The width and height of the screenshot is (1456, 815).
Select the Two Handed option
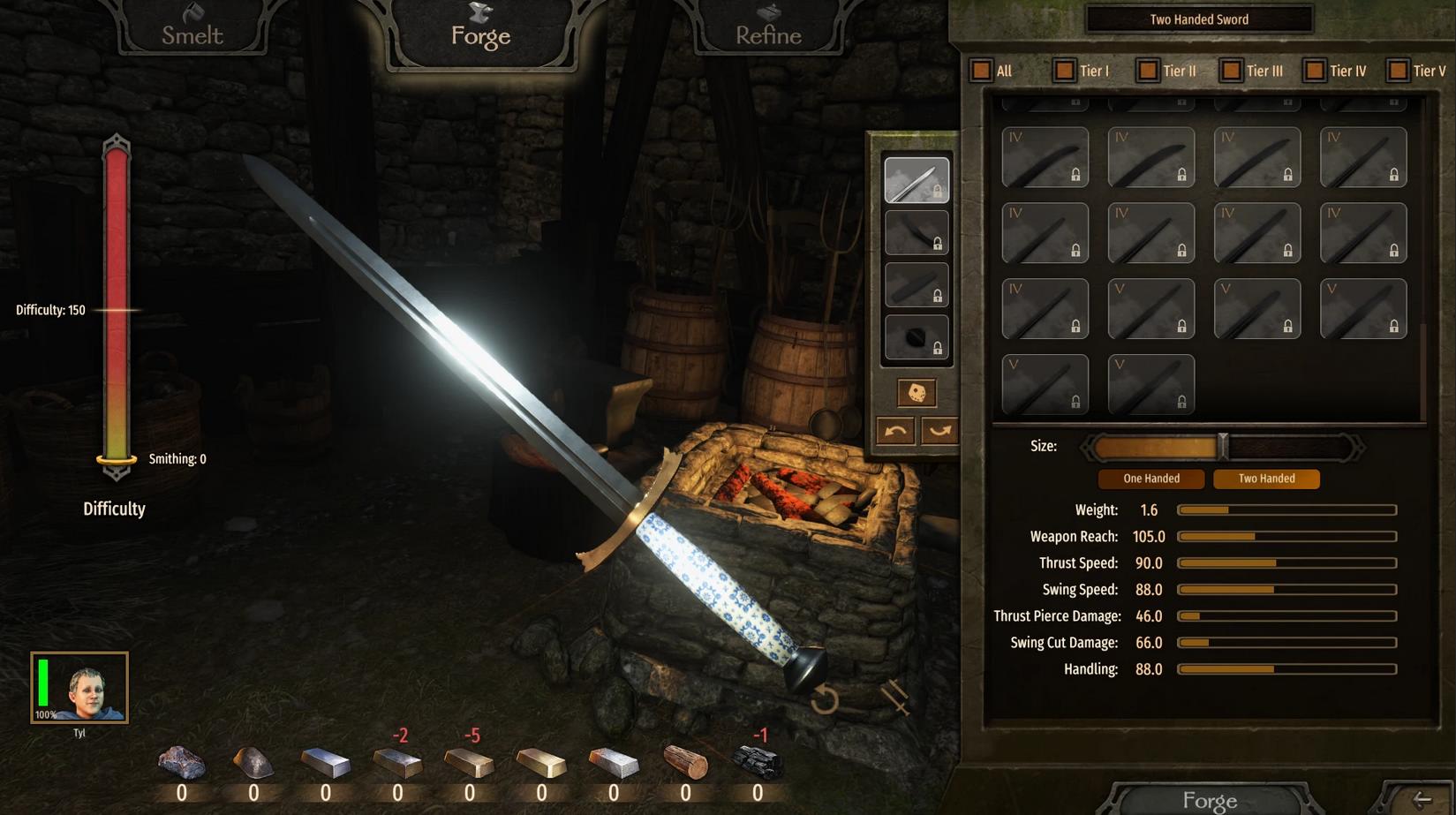(x=1266, y=479)
